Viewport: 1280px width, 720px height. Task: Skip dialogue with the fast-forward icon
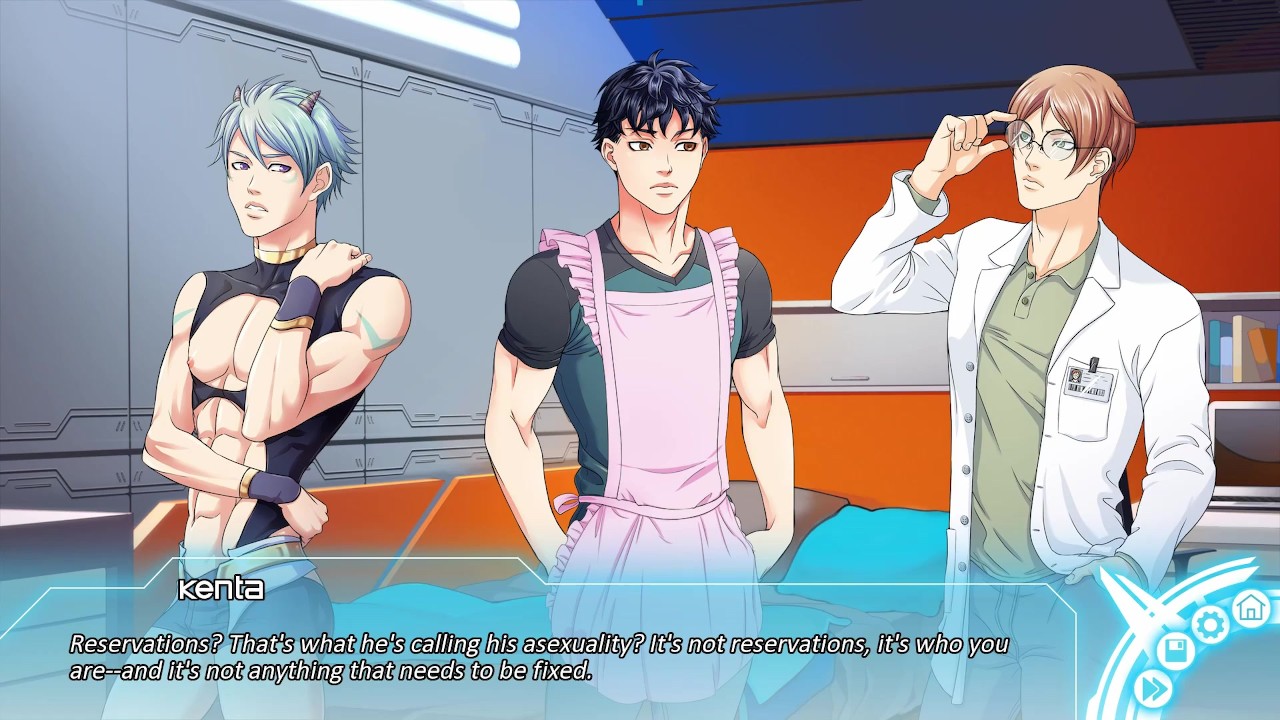pos(1153,688)
